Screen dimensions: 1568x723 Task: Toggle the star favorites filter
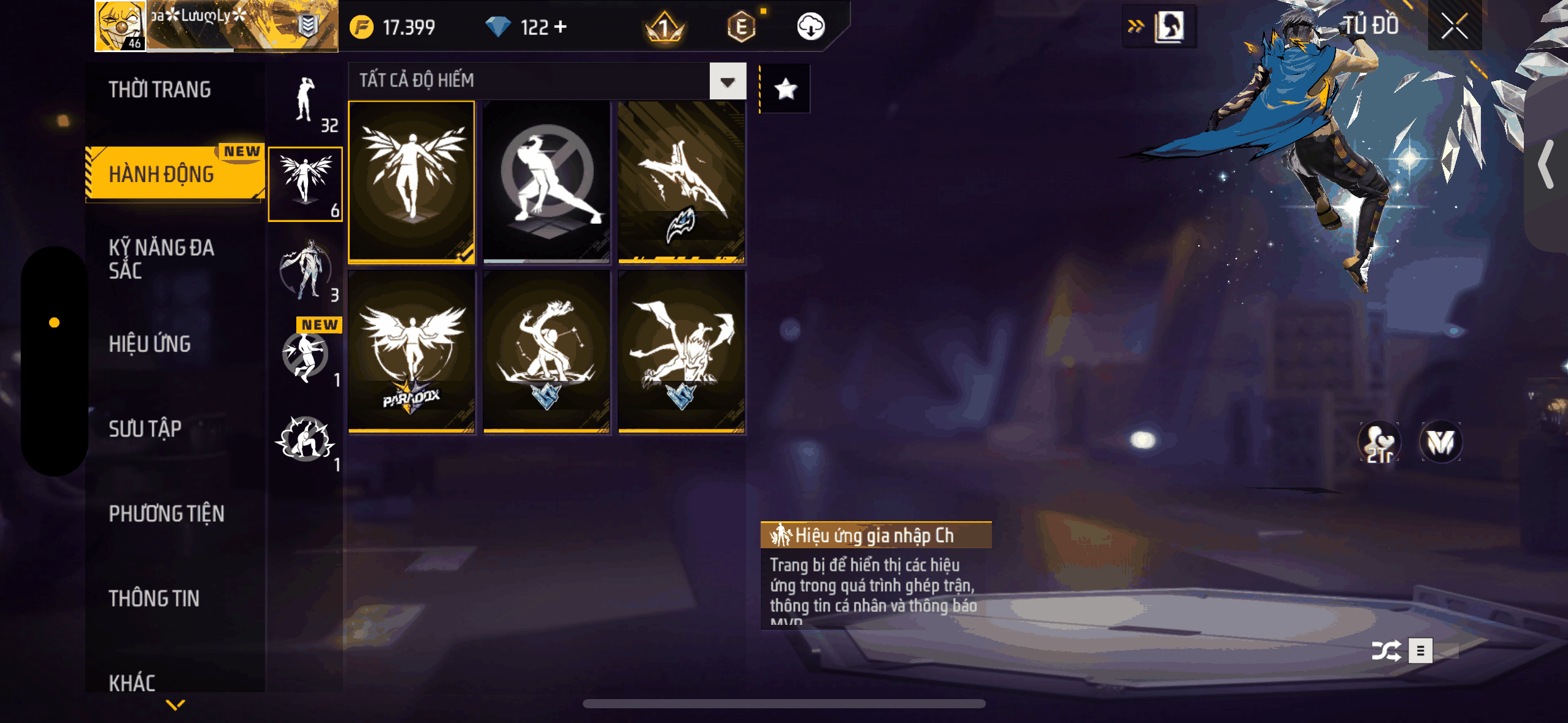[785, 90]
